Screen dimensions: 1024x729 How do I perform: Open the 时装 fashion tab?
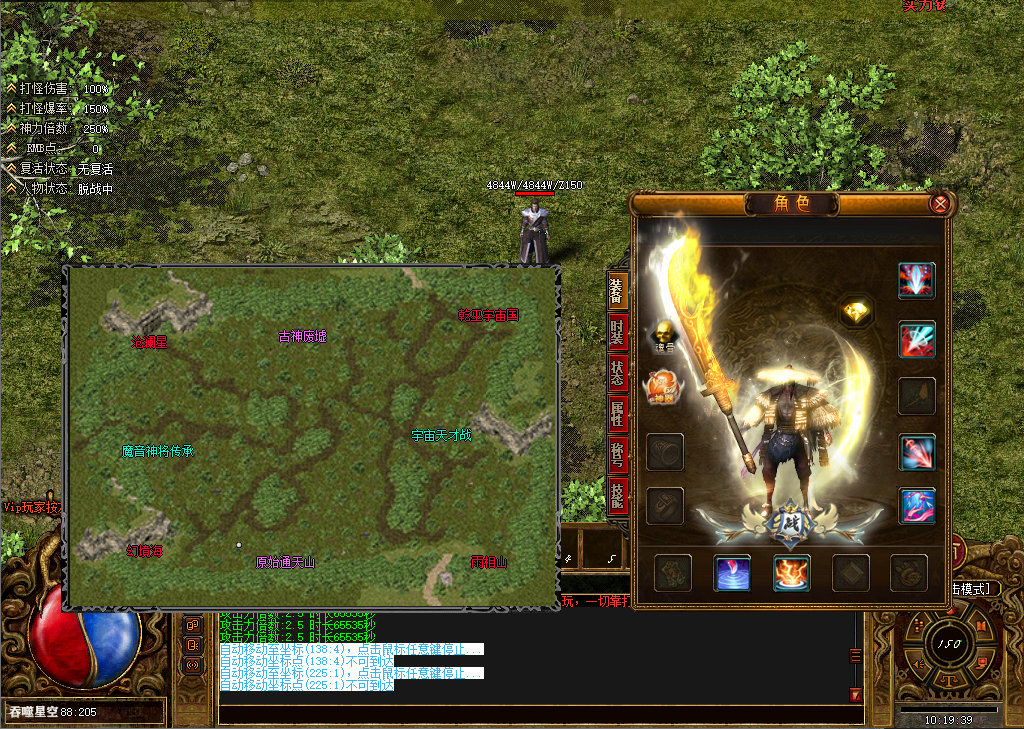pos(618,330)
